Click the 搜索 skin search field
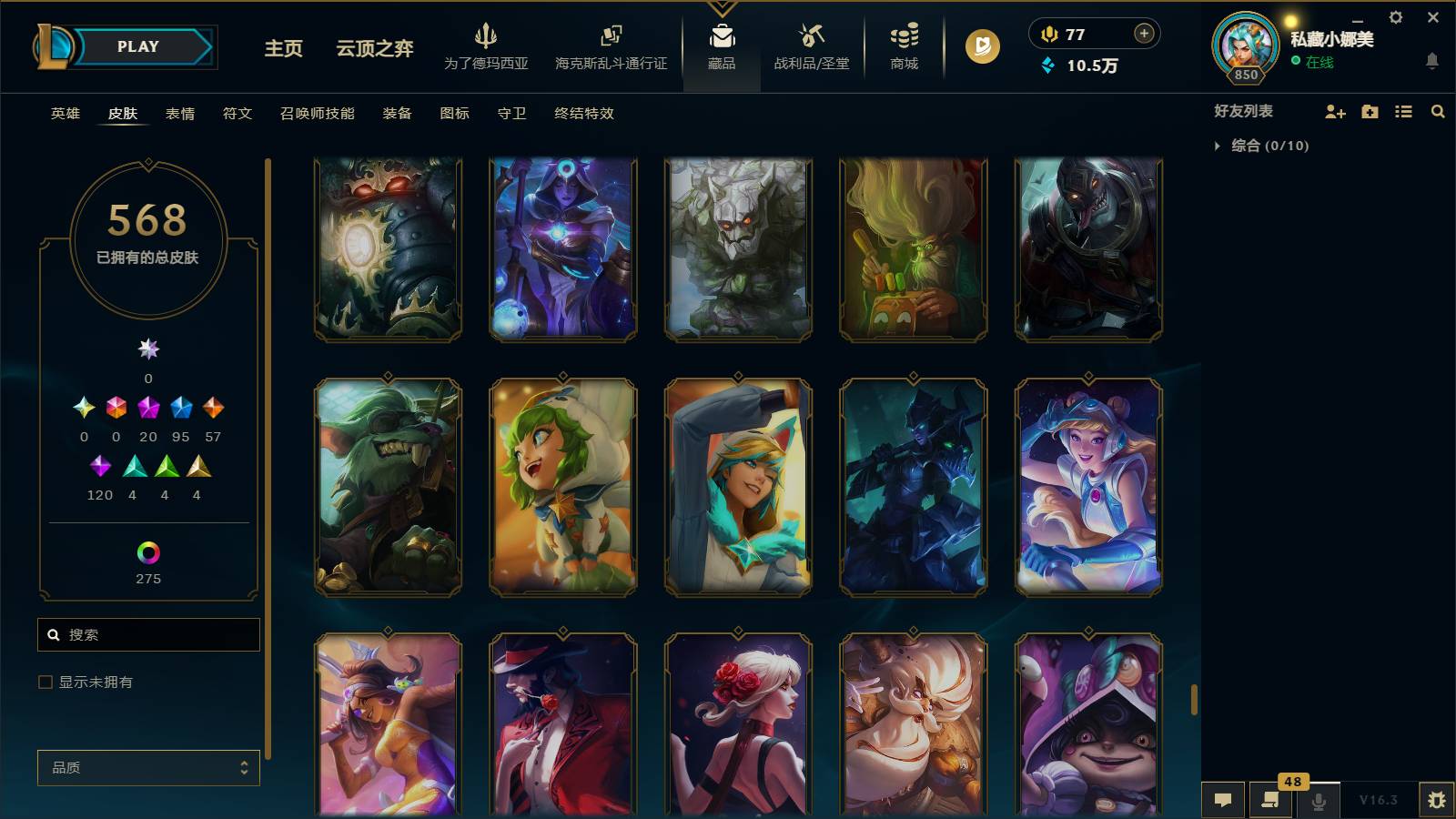The image size is (1456, 819). coord(148,634)
